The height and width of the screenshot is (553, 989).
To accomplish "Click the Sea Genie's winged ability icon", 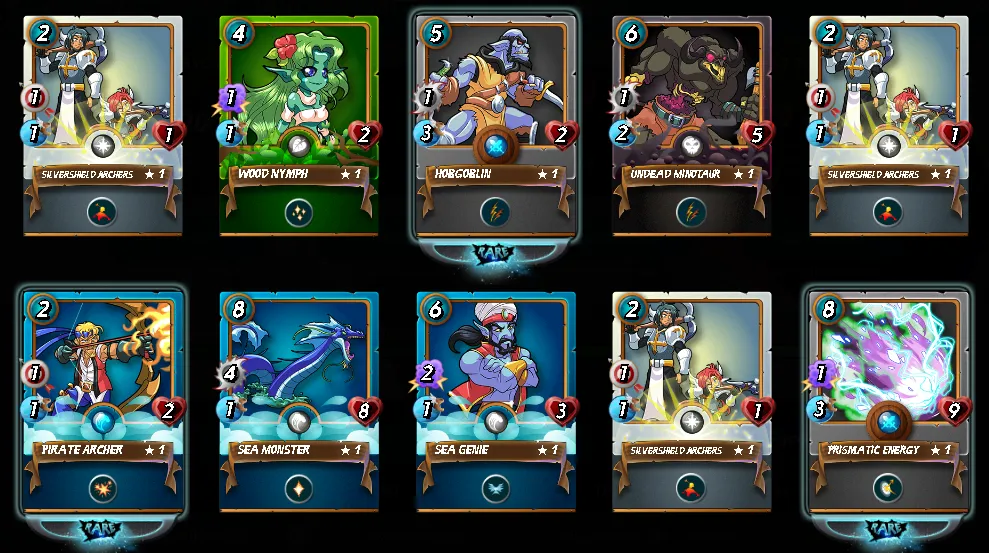I will [496, 488].
